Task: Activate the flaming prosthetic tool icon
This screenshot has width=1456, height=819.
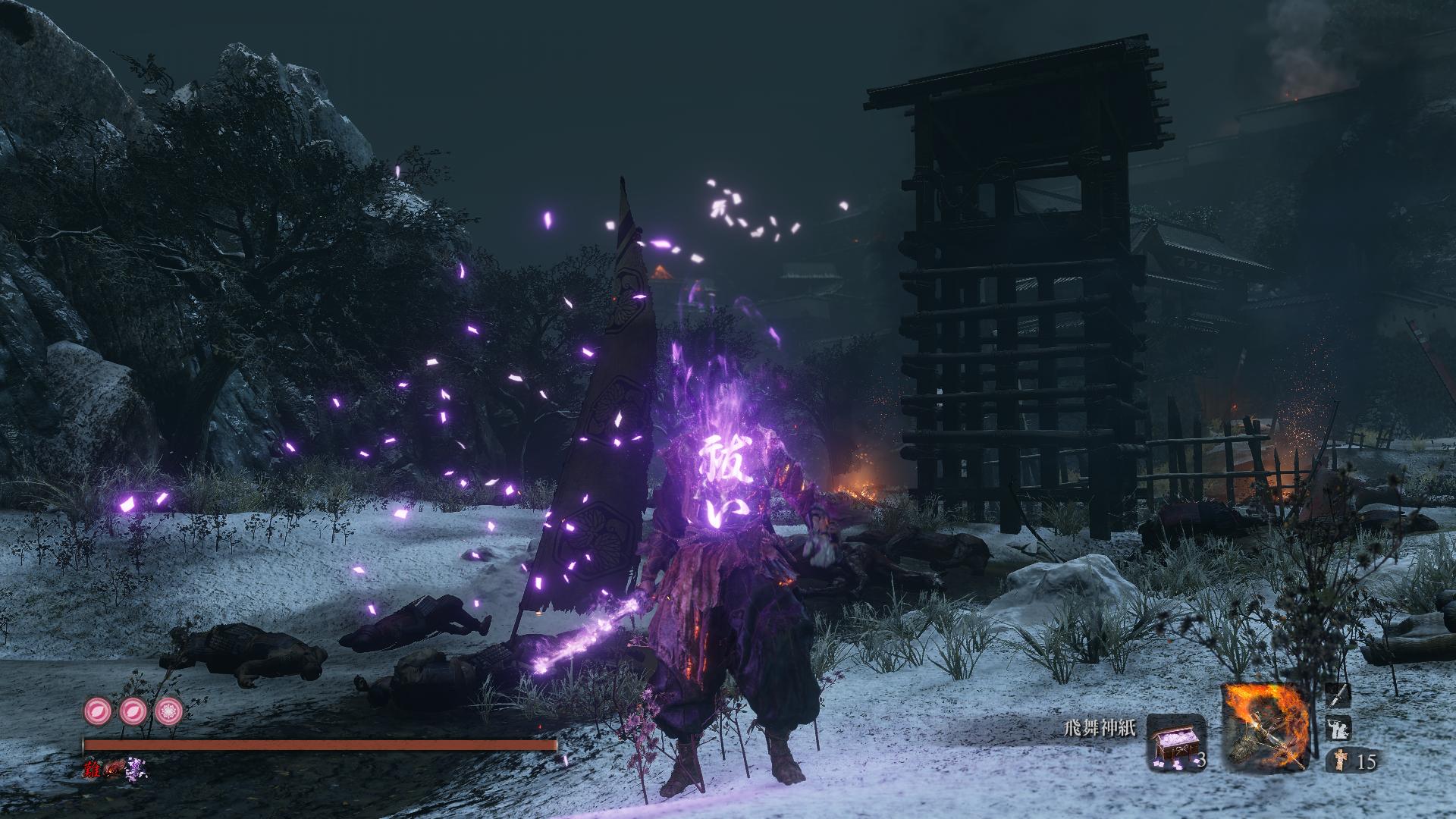Action: pyautogui.click(x=1267, y=726)
